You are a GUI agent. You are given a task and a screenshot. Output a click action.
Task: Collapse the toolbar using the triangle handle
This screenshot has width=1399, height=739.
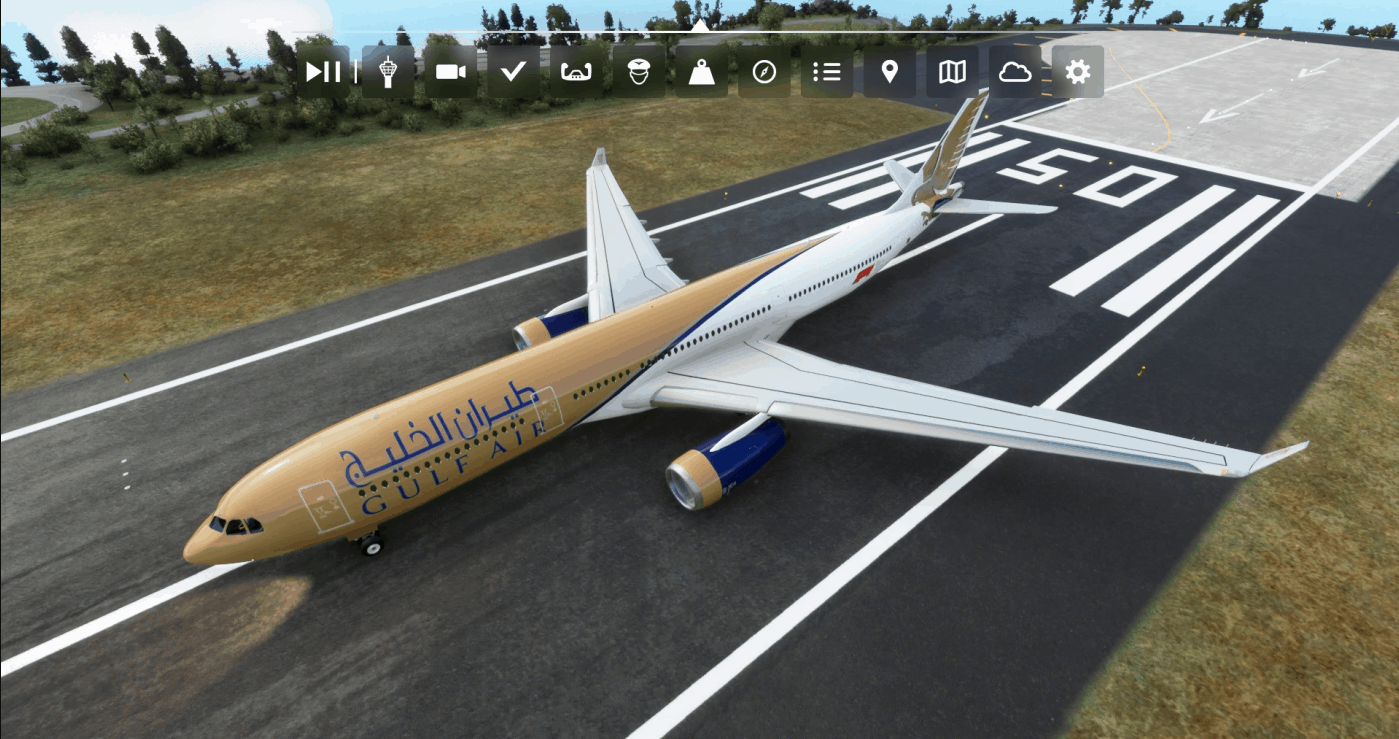(700, 25)
